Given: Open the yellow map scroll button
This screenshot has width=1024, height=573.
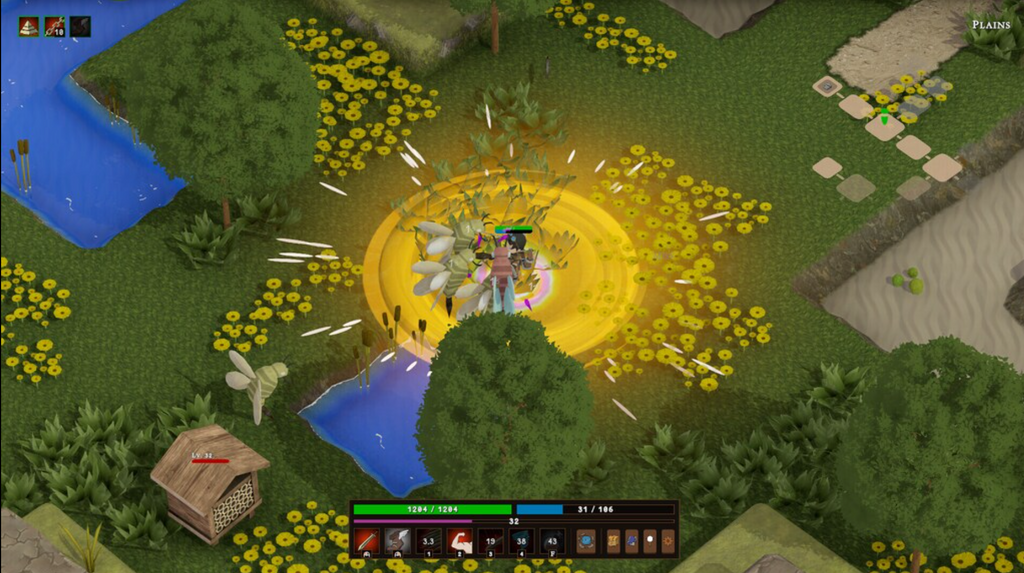Looking at the screenshot, I should [614, 541].
